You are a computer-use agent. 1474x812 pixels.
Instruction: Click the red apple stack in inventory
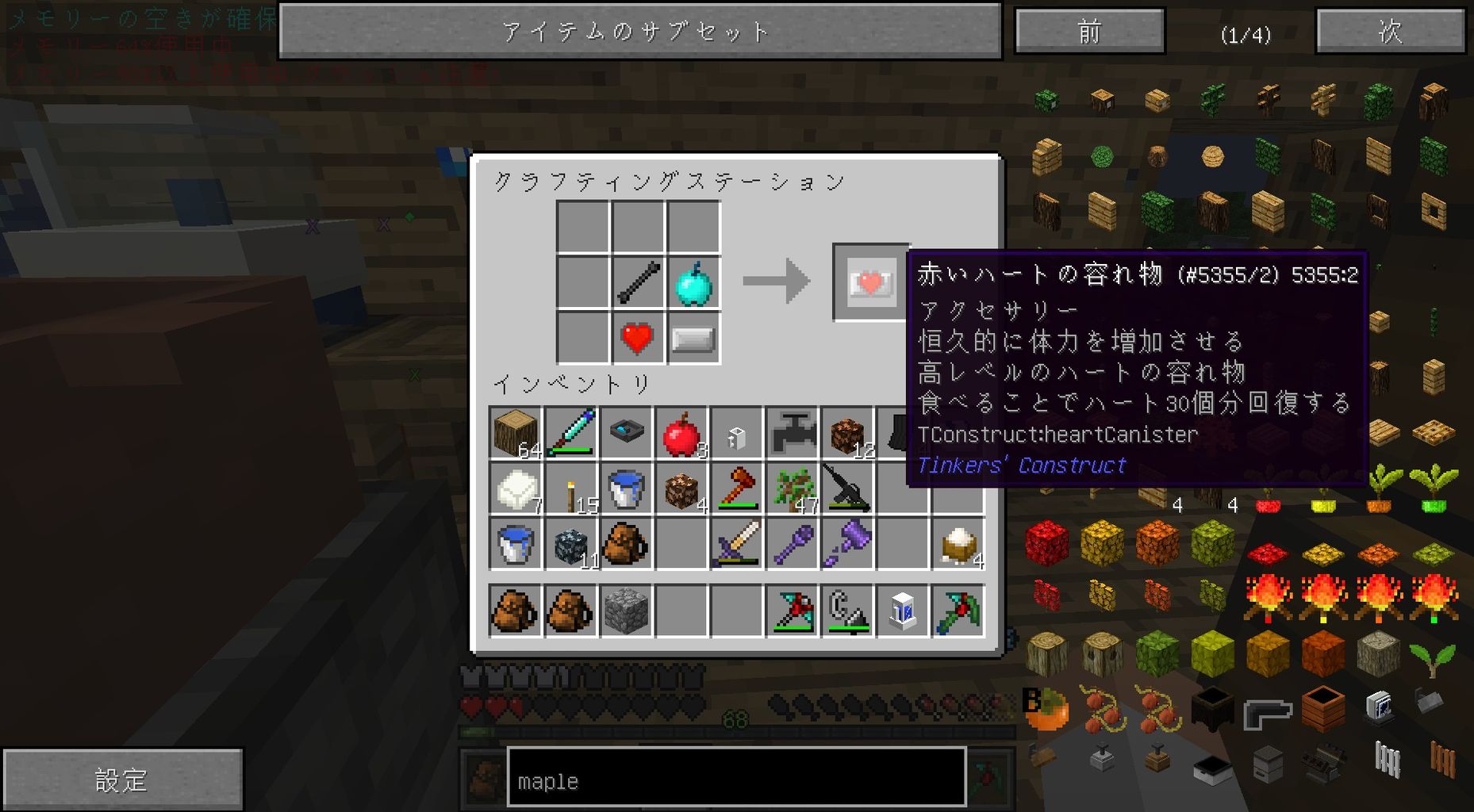681,434
